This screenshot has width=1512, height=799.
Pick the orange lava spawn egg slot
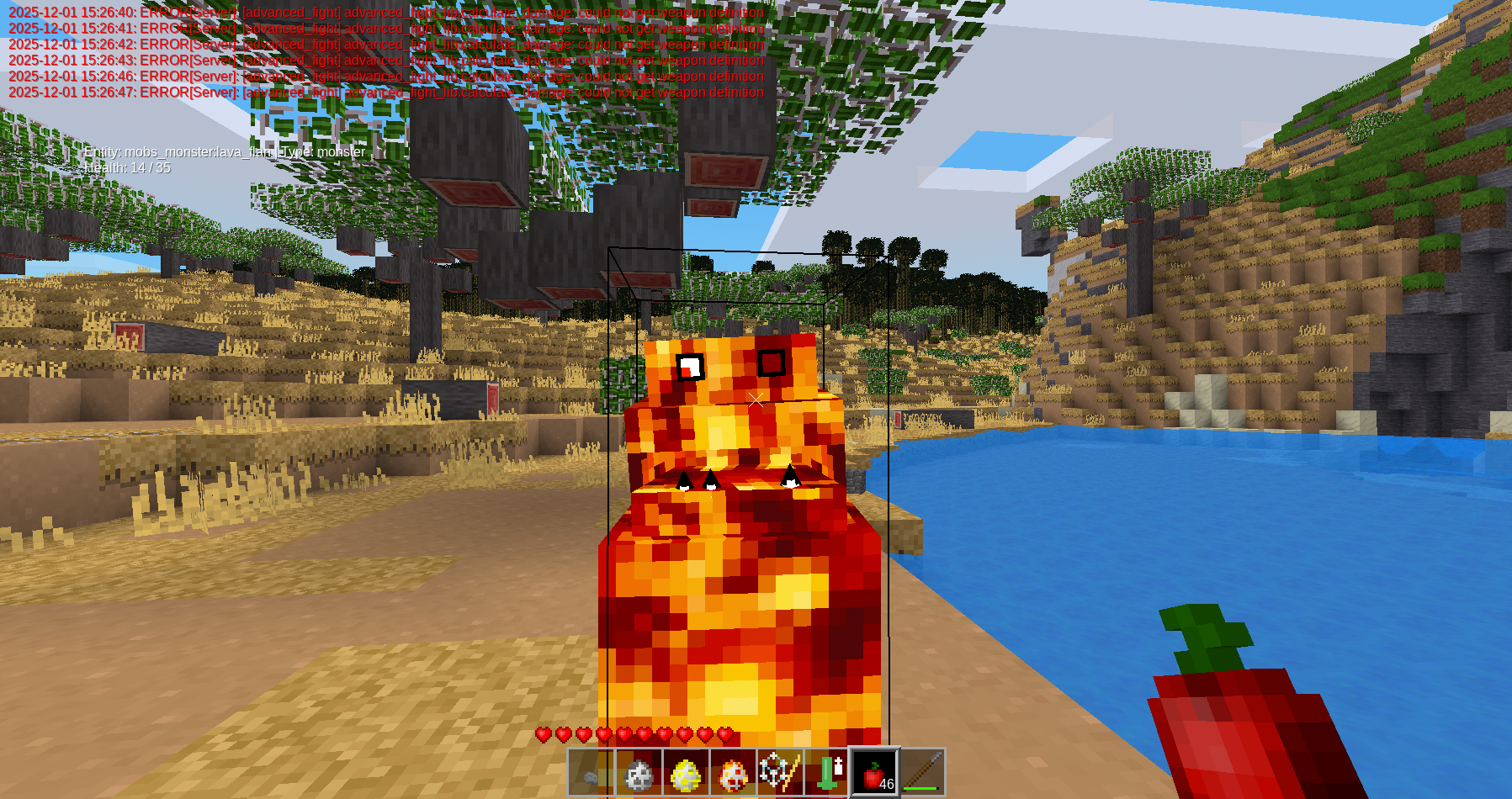pos(733,772)
